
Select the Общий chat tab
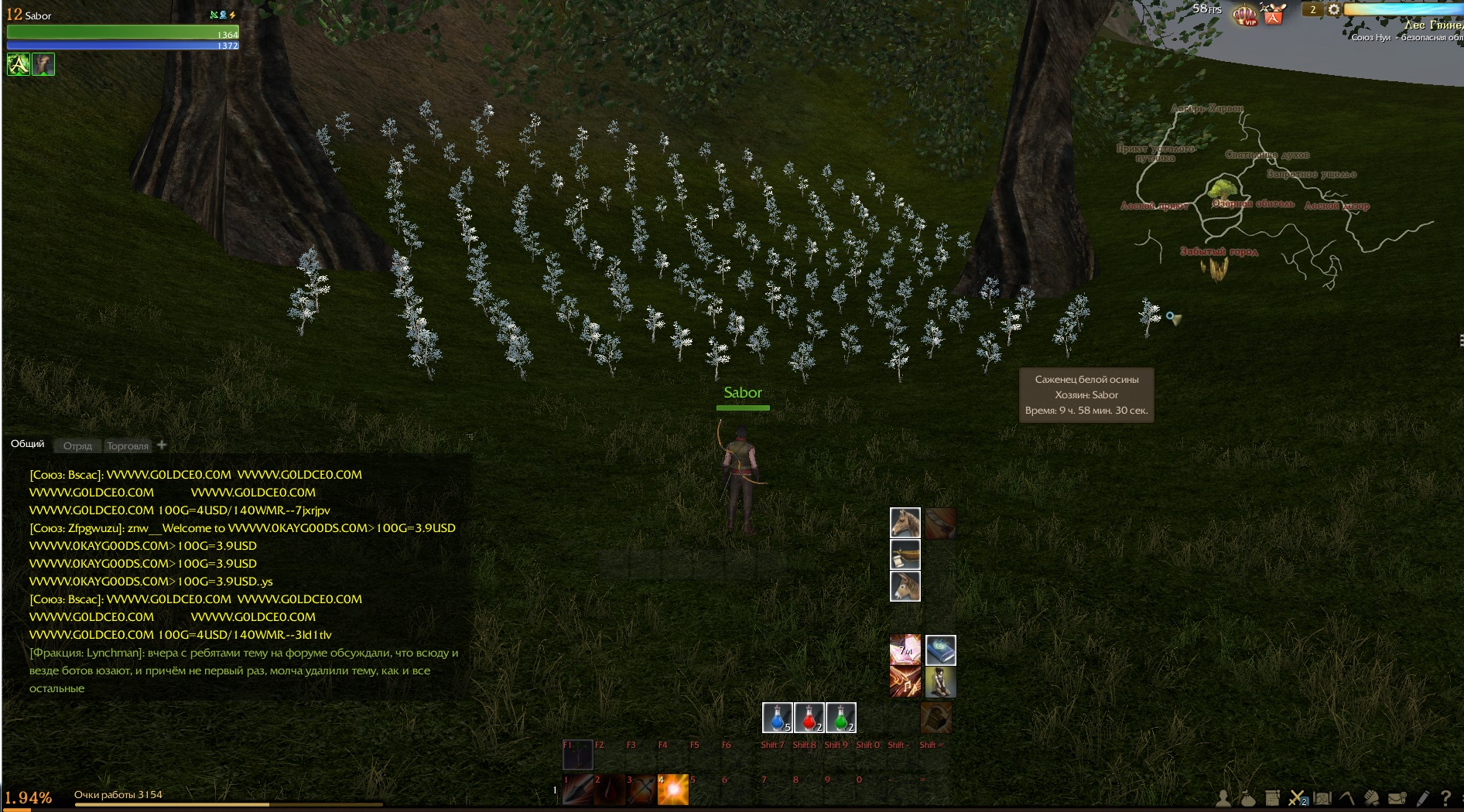pos(28,444)
